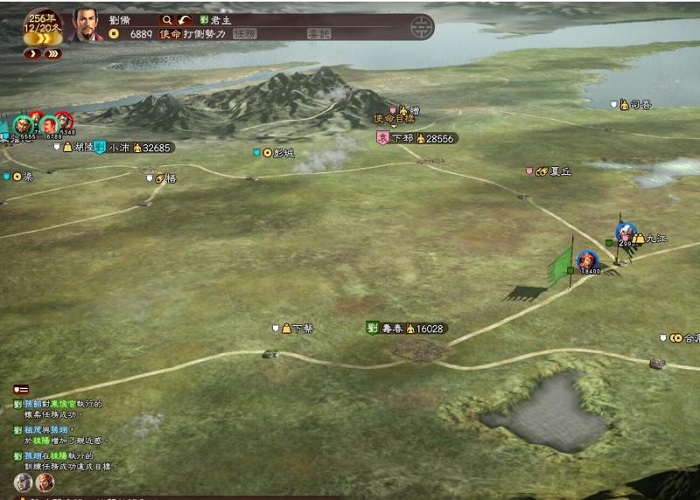This screenshot has width=700, height=500.
Task: Select the 夏丘 town marker
Action: click(x=560, y=171)
